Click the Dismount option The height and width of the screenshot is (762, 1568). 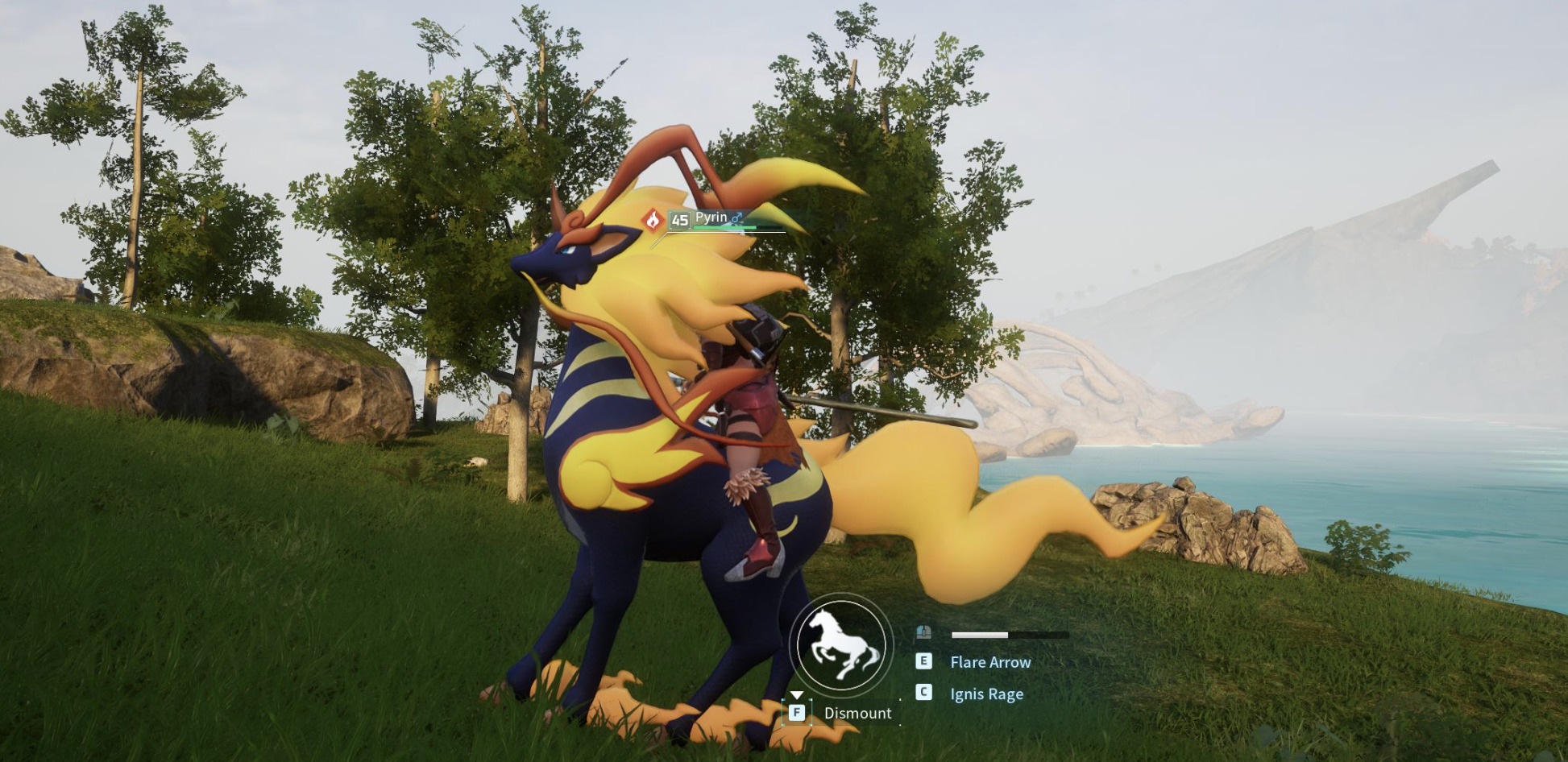coord(857,713)
